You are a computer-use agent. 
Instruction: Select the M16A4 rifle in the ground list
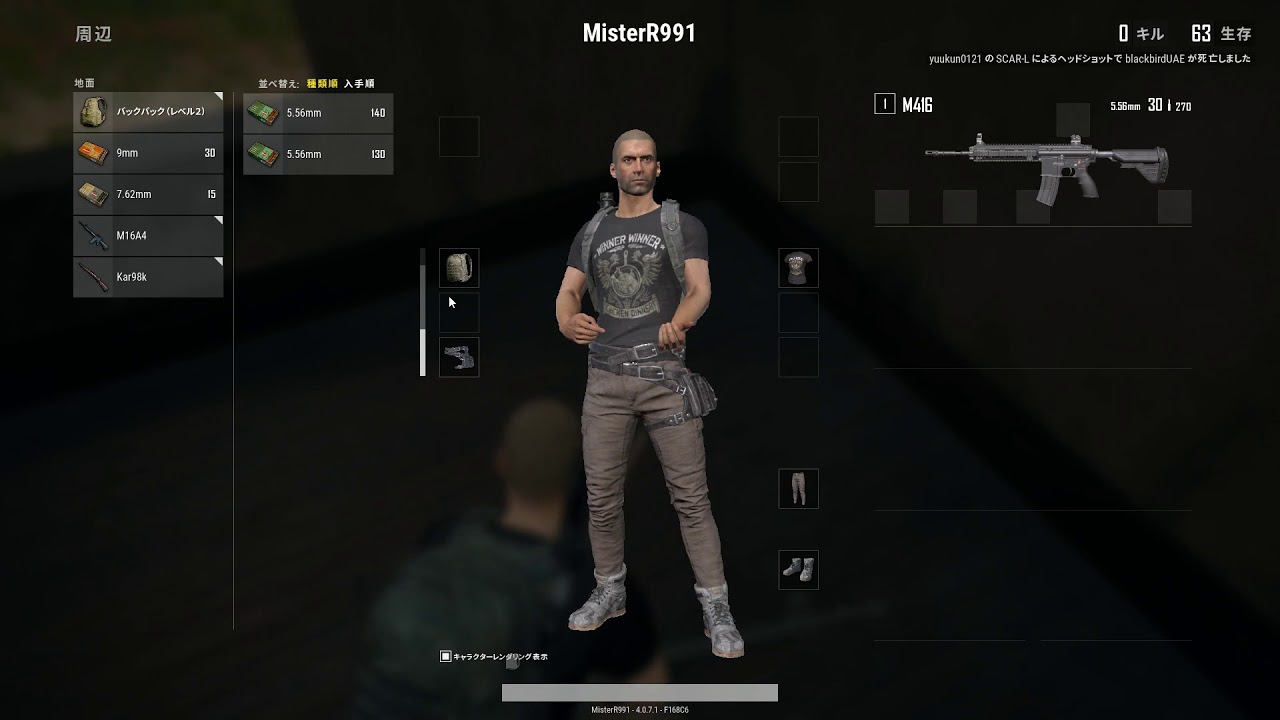click(x=147, y=235)
